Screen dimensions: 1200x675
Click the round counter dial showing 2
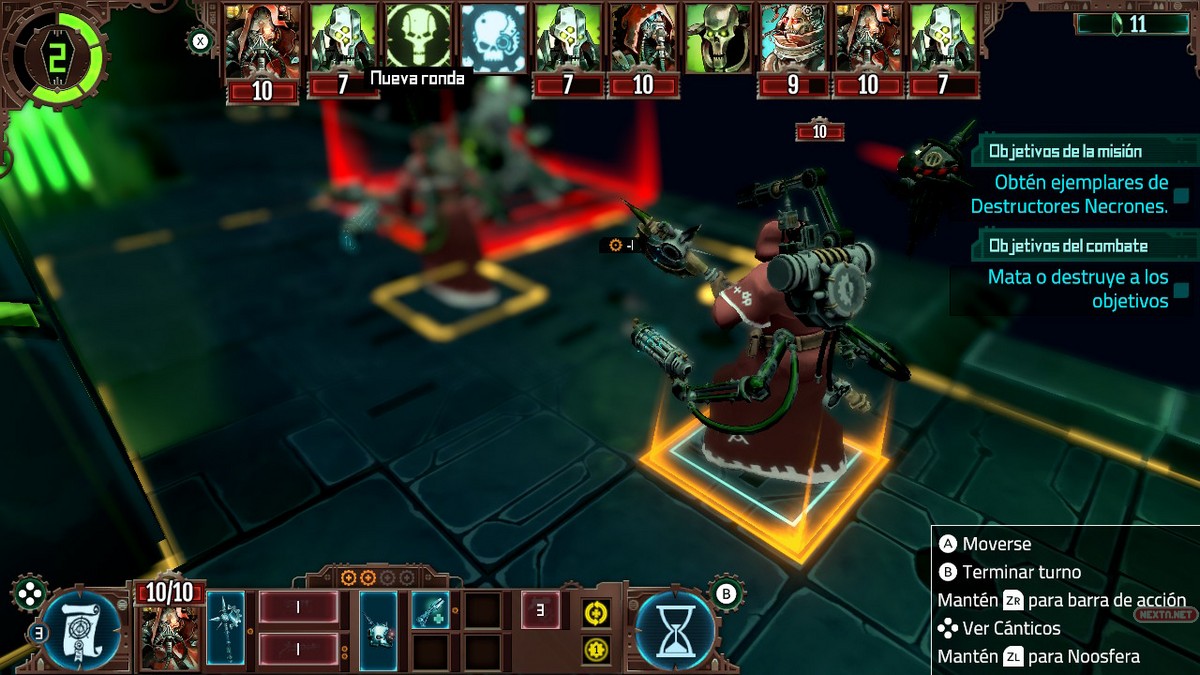point(53,57)
